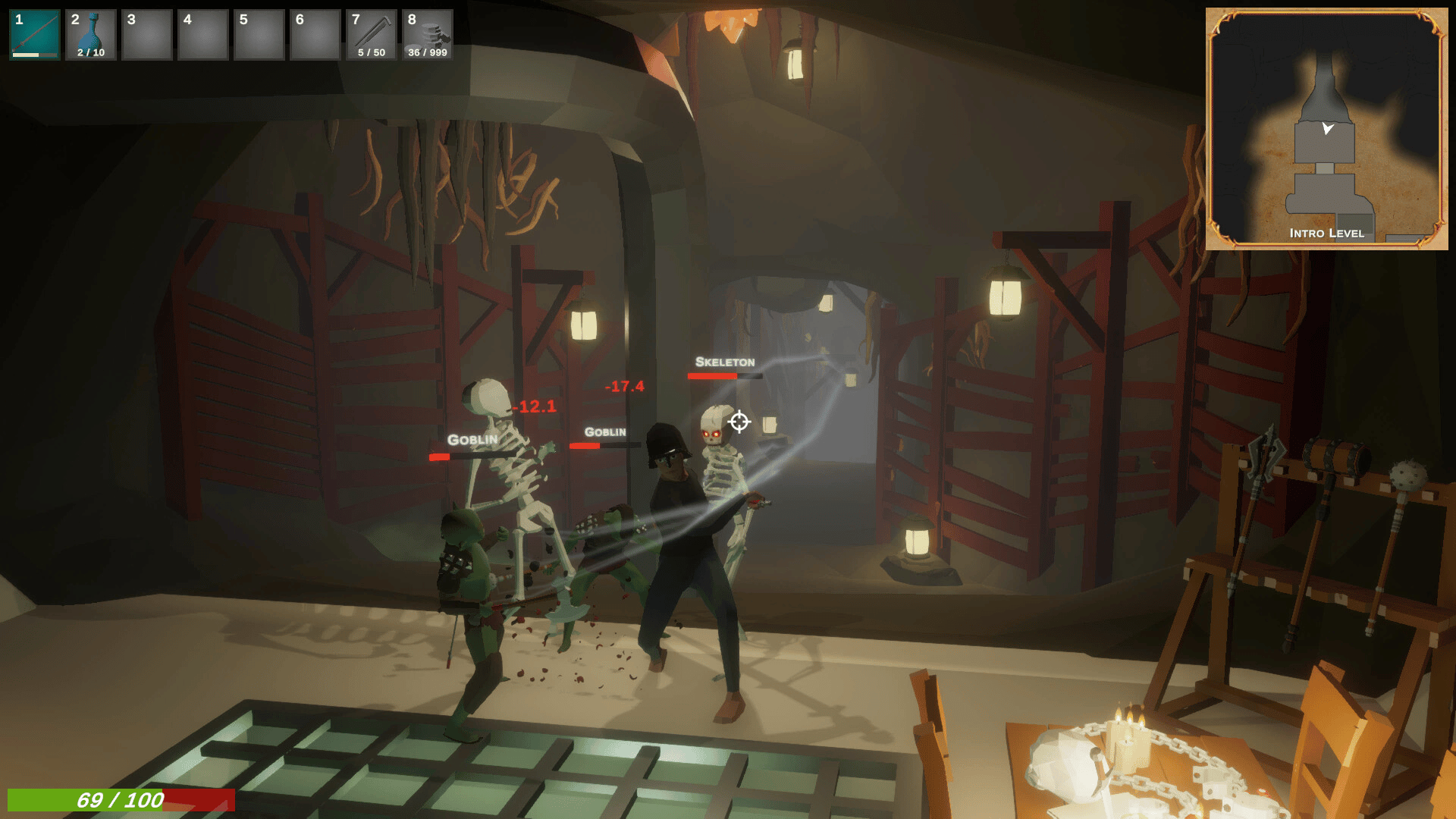Click empty hotbar slot number 6
1456x819 pixels.
click(x=315, y=35)
